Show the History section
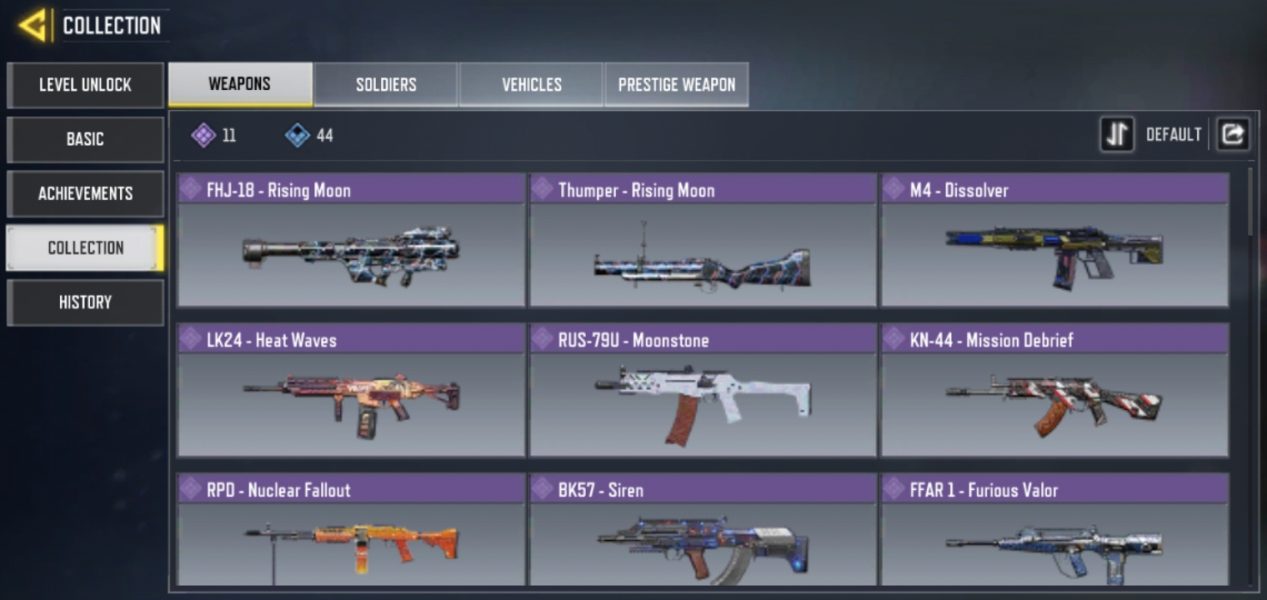Image resolution: width=1267 pixels, height=600 pixels. (x=85, y=302)
